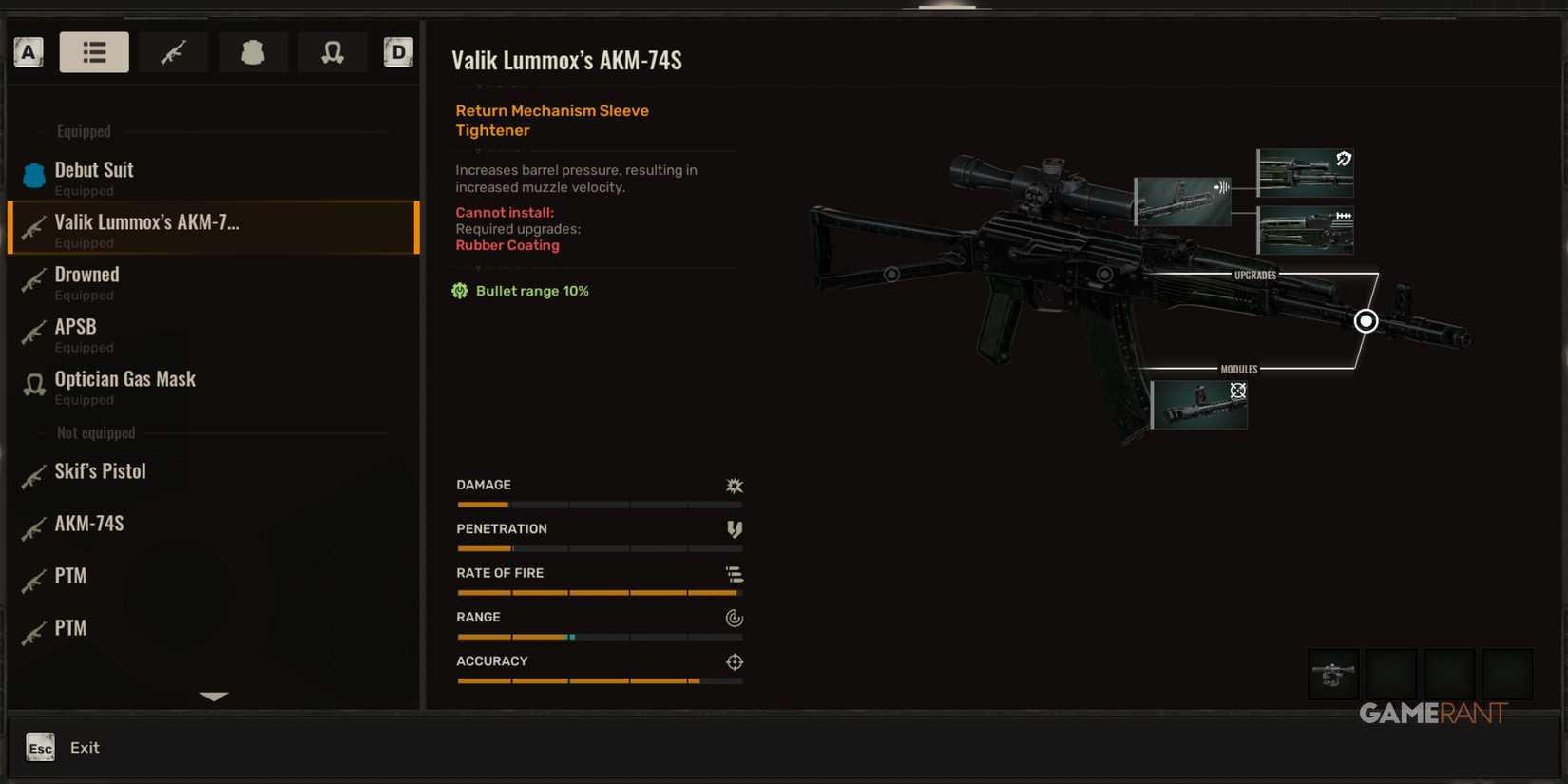Click the D key tab on the right
Screen dimensions: 1568x784
[x=398, y=52]
